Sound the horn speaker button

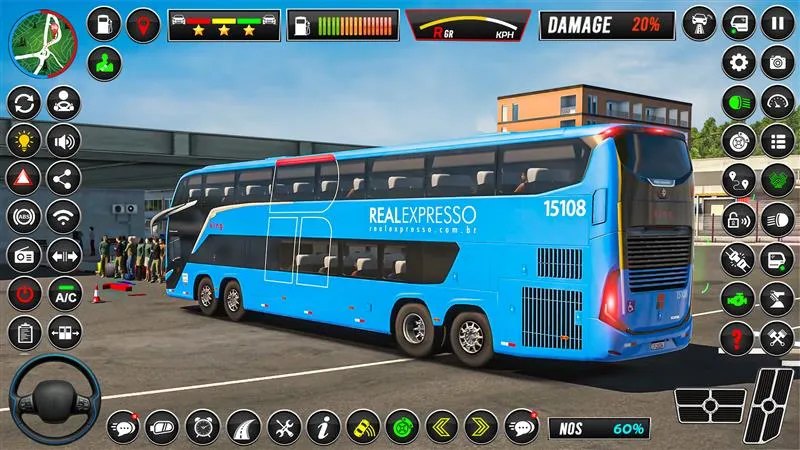click(x=64, y=140)
